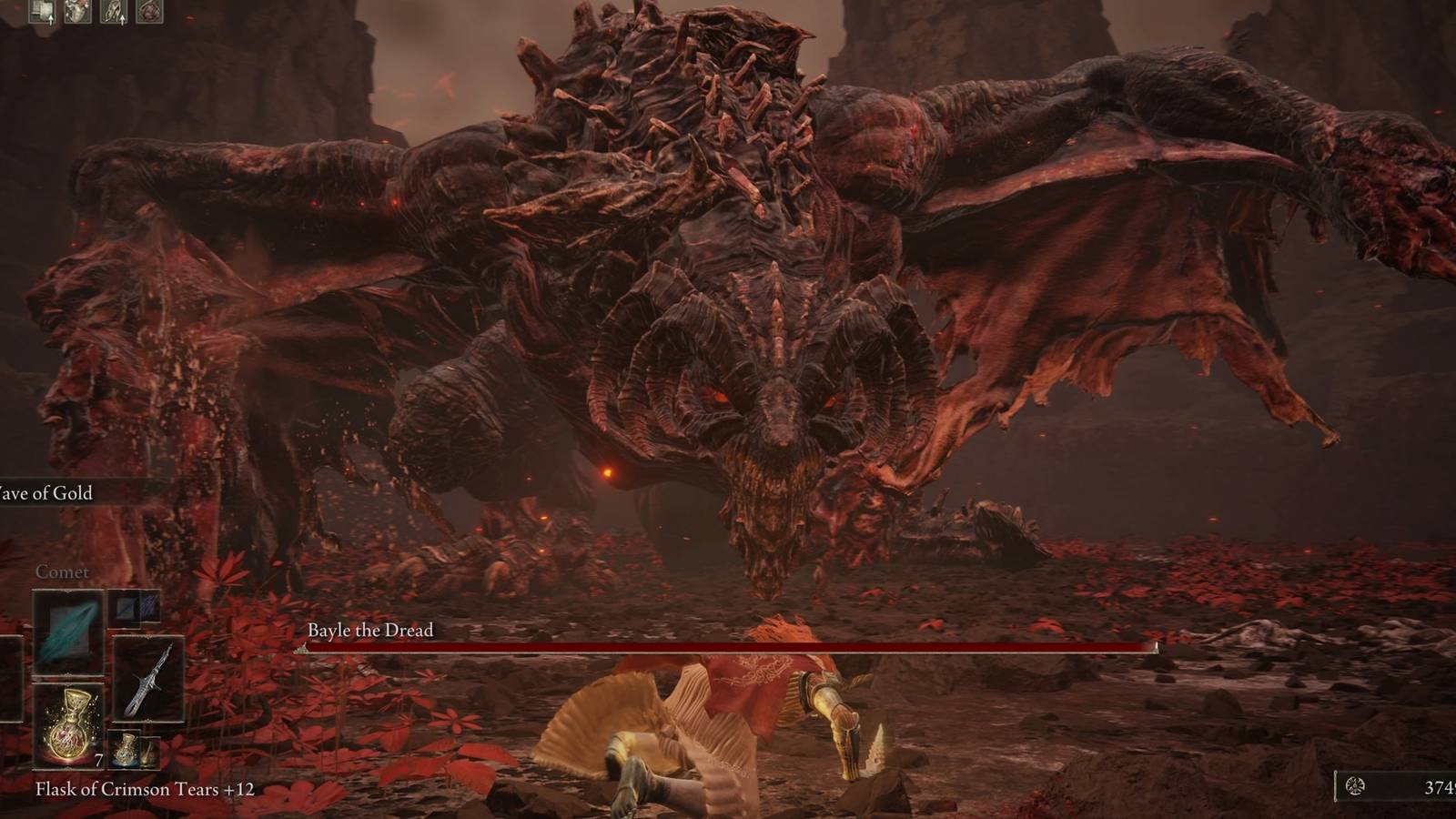Click the small item icon beside the cerulean flask

tap(148, 753)
